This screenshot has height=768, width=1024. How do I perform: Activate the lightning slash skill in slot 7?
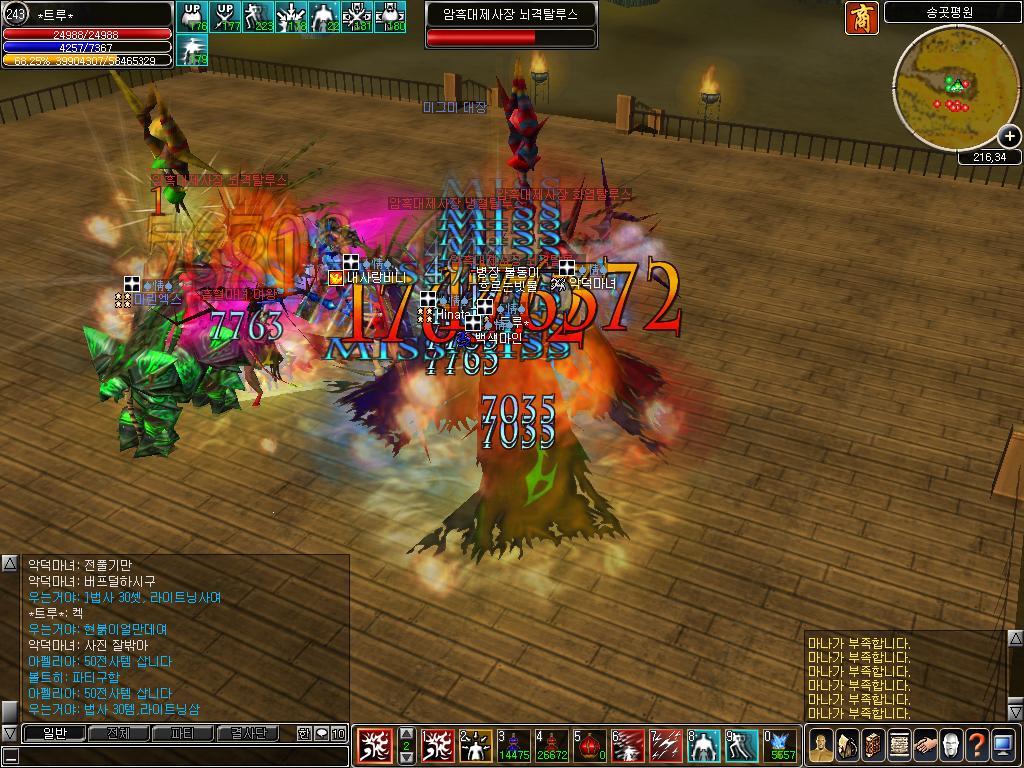click(x=666, y=746)
